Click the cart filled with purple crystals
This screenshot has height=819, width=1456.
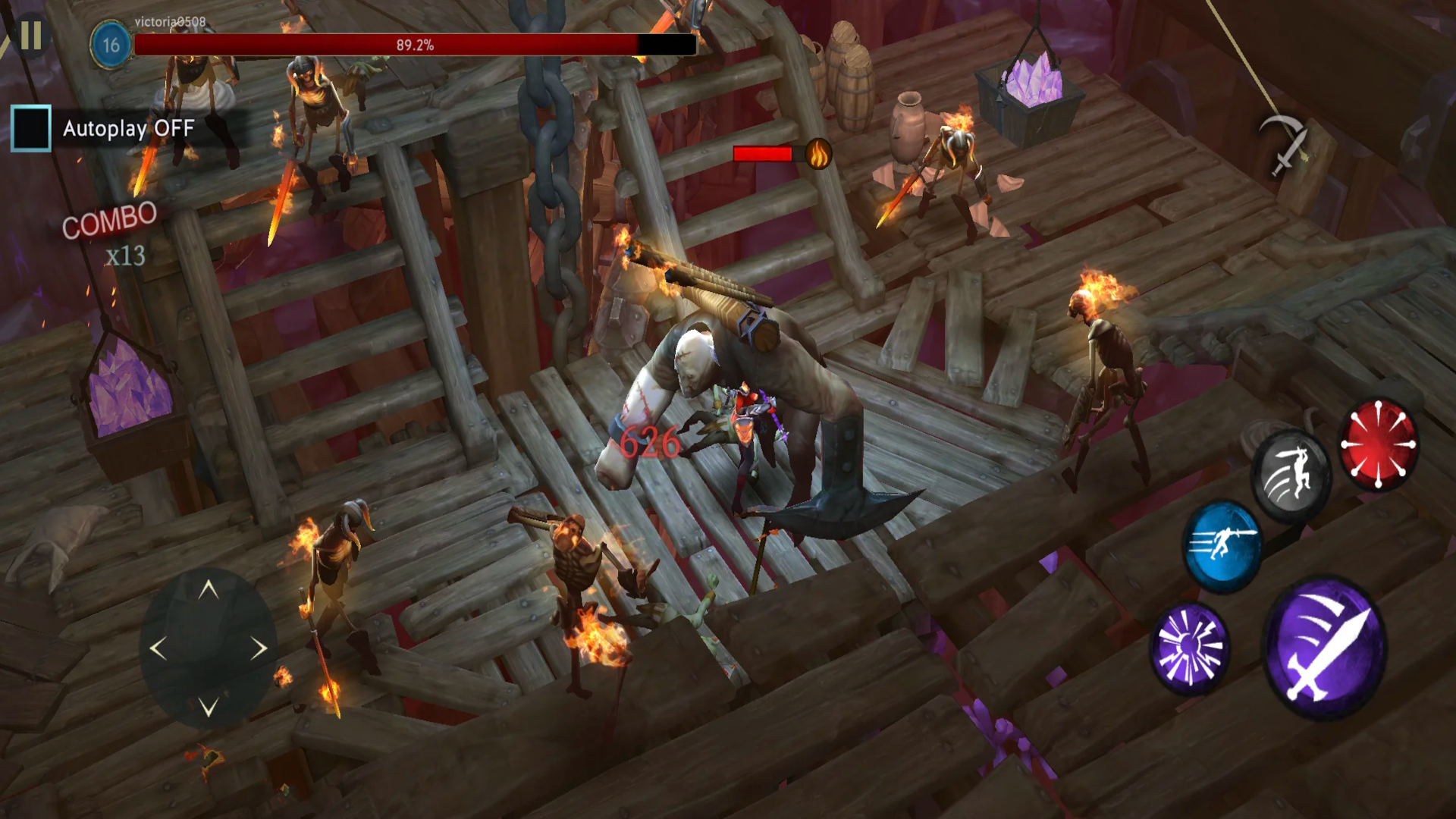[x=1031, y=99]
